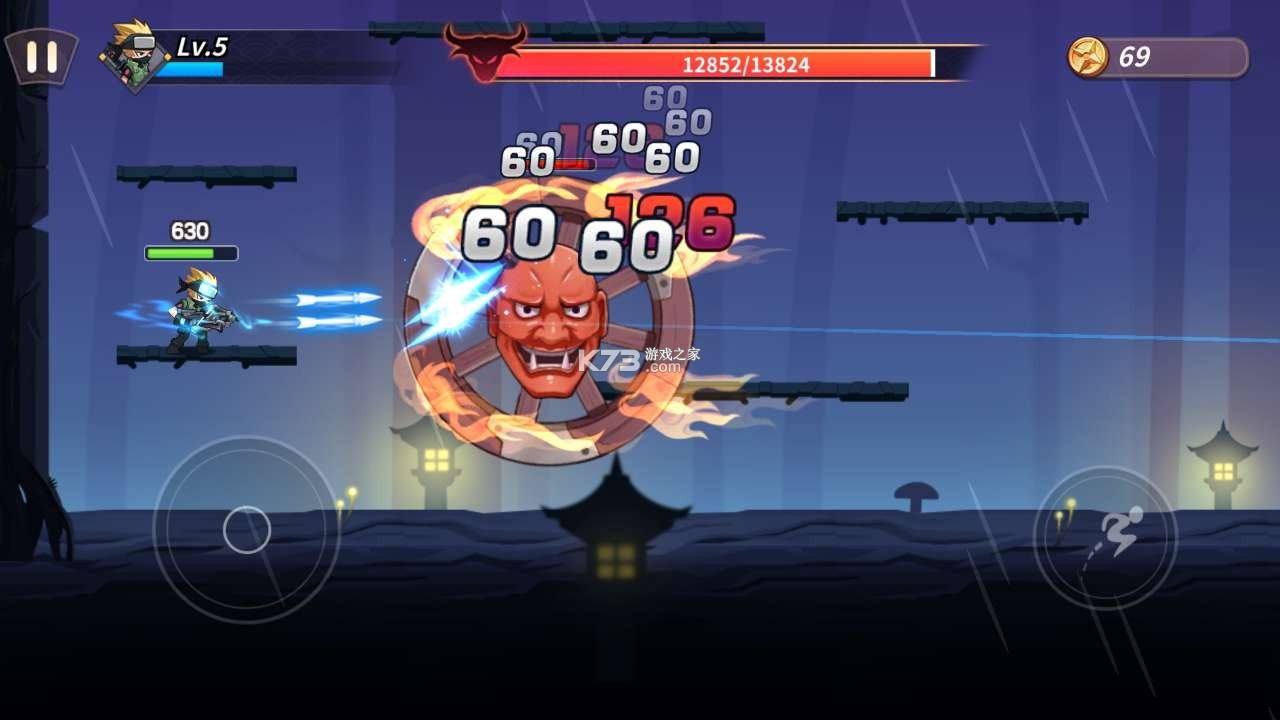Pause the game with the pause button

[41, 56]
